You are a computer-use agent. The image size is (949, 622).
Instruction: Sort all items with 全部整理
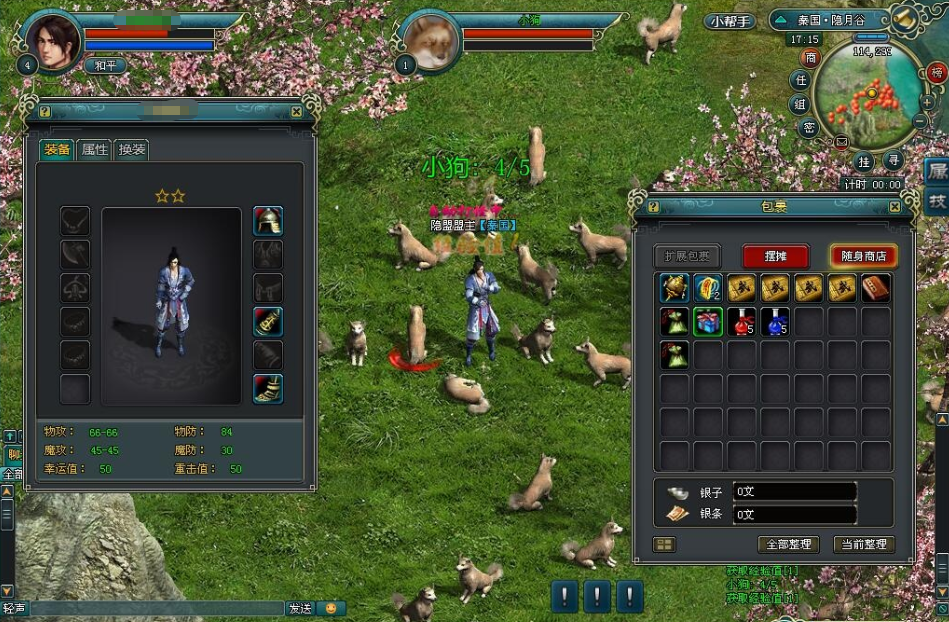(789, 545)
